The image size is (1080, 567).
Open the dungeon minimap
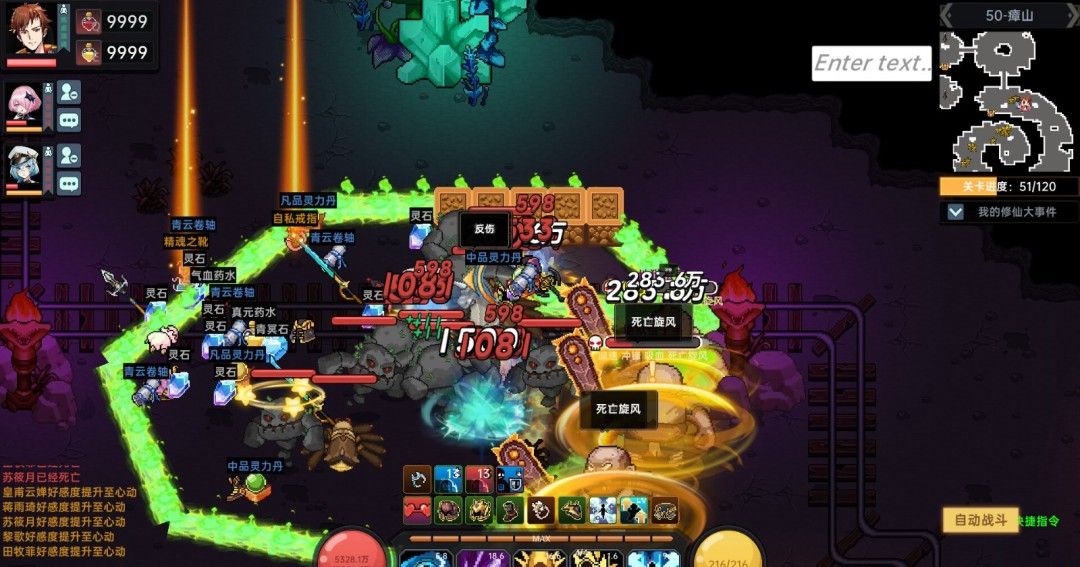(1008, 101)
